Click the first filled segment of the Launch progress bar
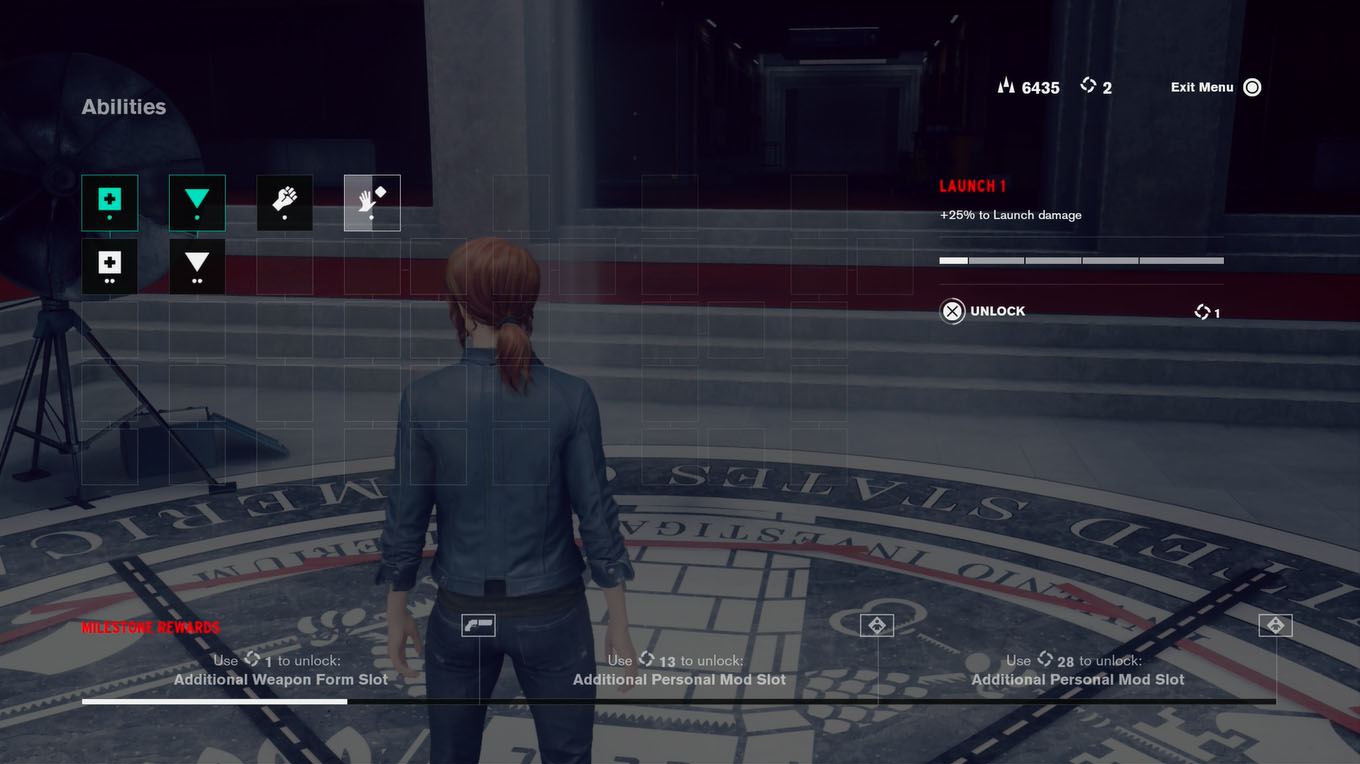The width and height of the screenshot is (1360, 764). (952, 260)
